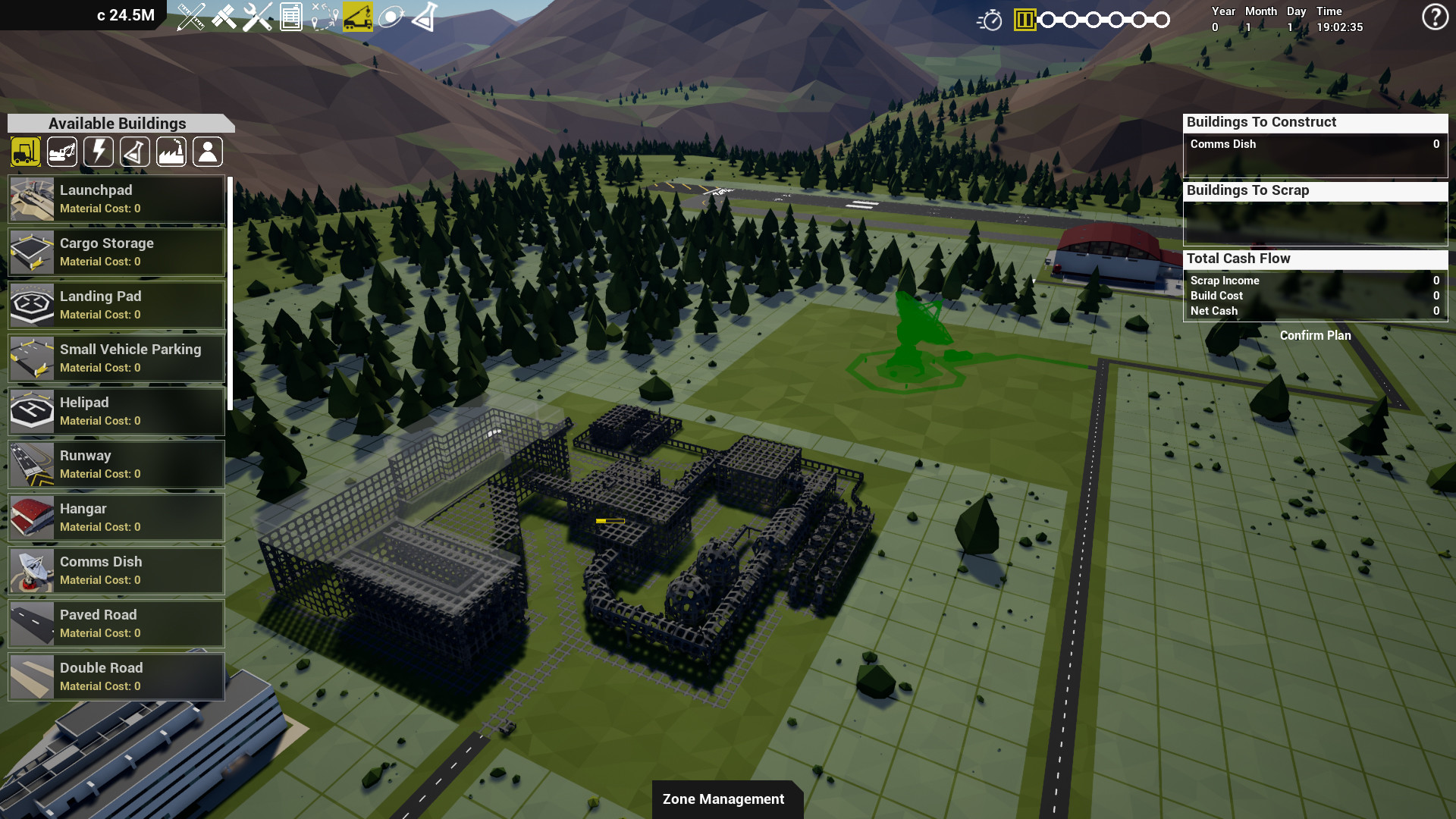This screenshot has height=819, width=1456.
Task: Select the science flask building category
Action: click(134, 152)
